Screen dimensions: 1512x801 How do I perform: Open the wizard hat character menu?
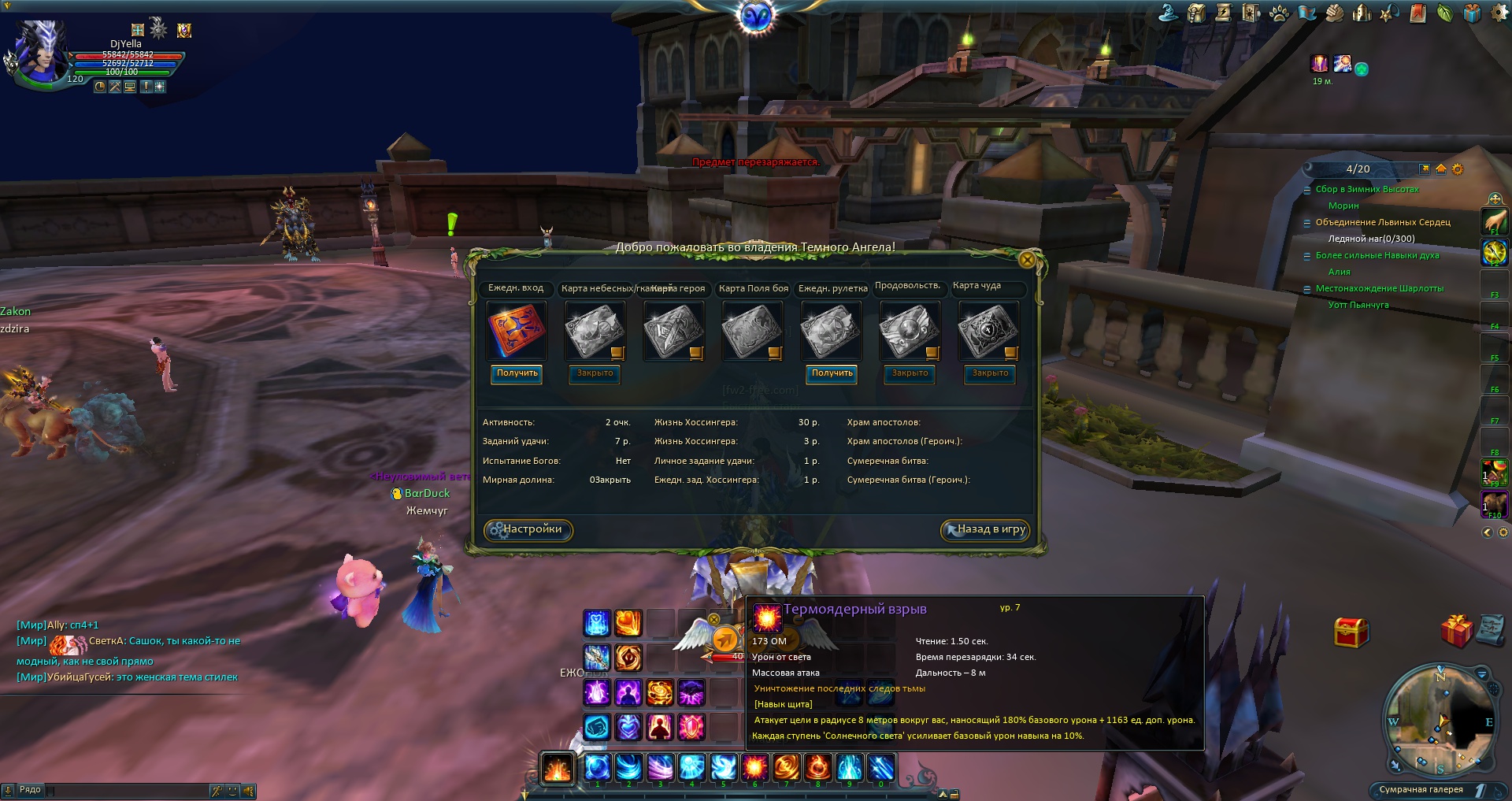point(1169,13)
